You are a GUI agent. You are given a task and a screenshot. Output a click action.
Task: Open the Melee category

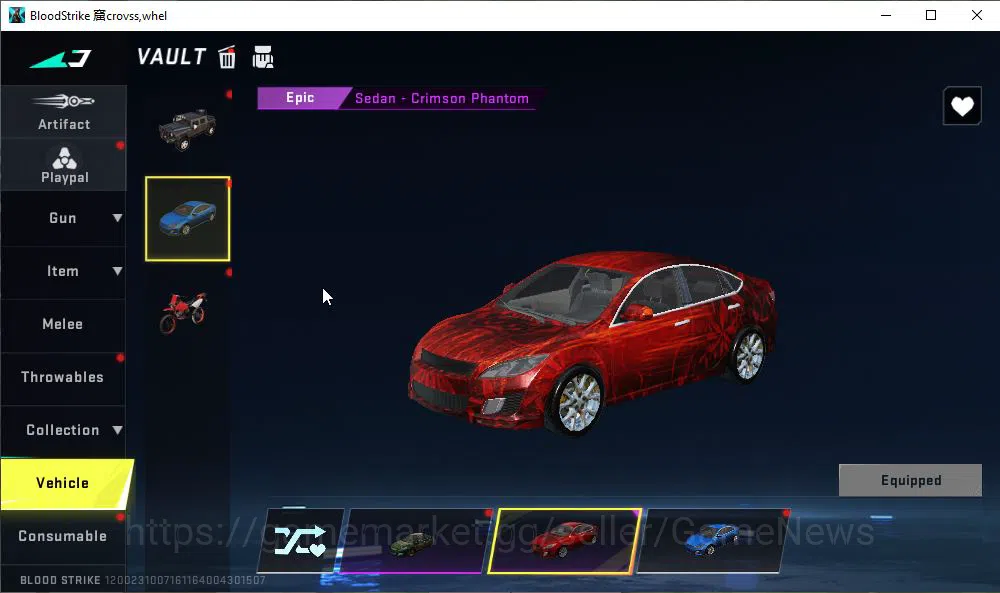[x=63, y=324]
